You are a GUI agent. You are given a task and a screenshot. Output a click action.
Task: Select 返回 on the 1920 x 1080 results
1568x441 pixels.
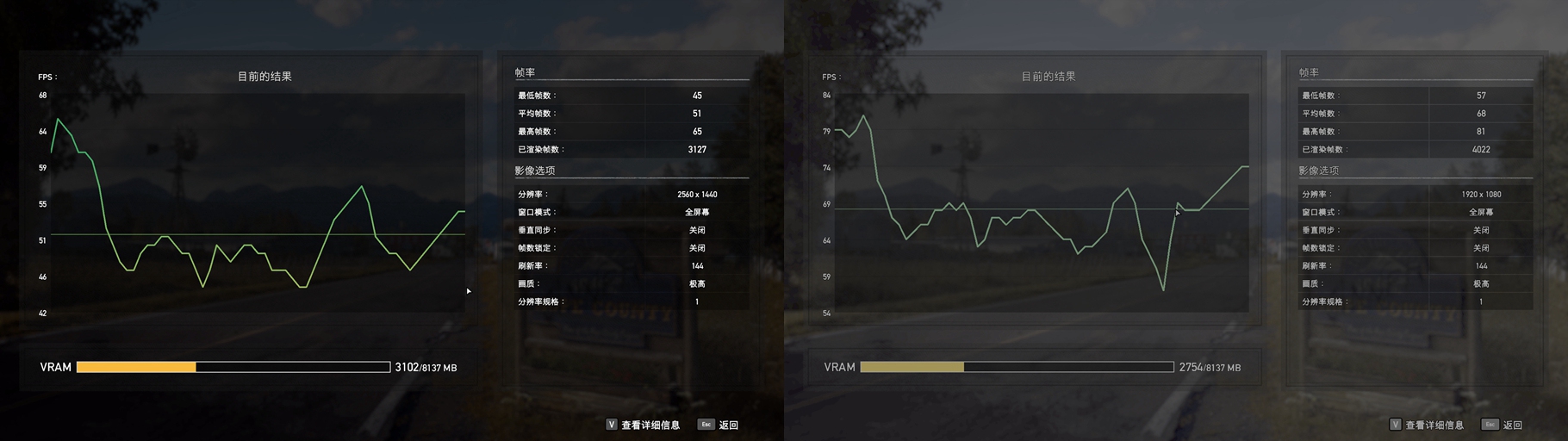click(x=1503, y=425)
